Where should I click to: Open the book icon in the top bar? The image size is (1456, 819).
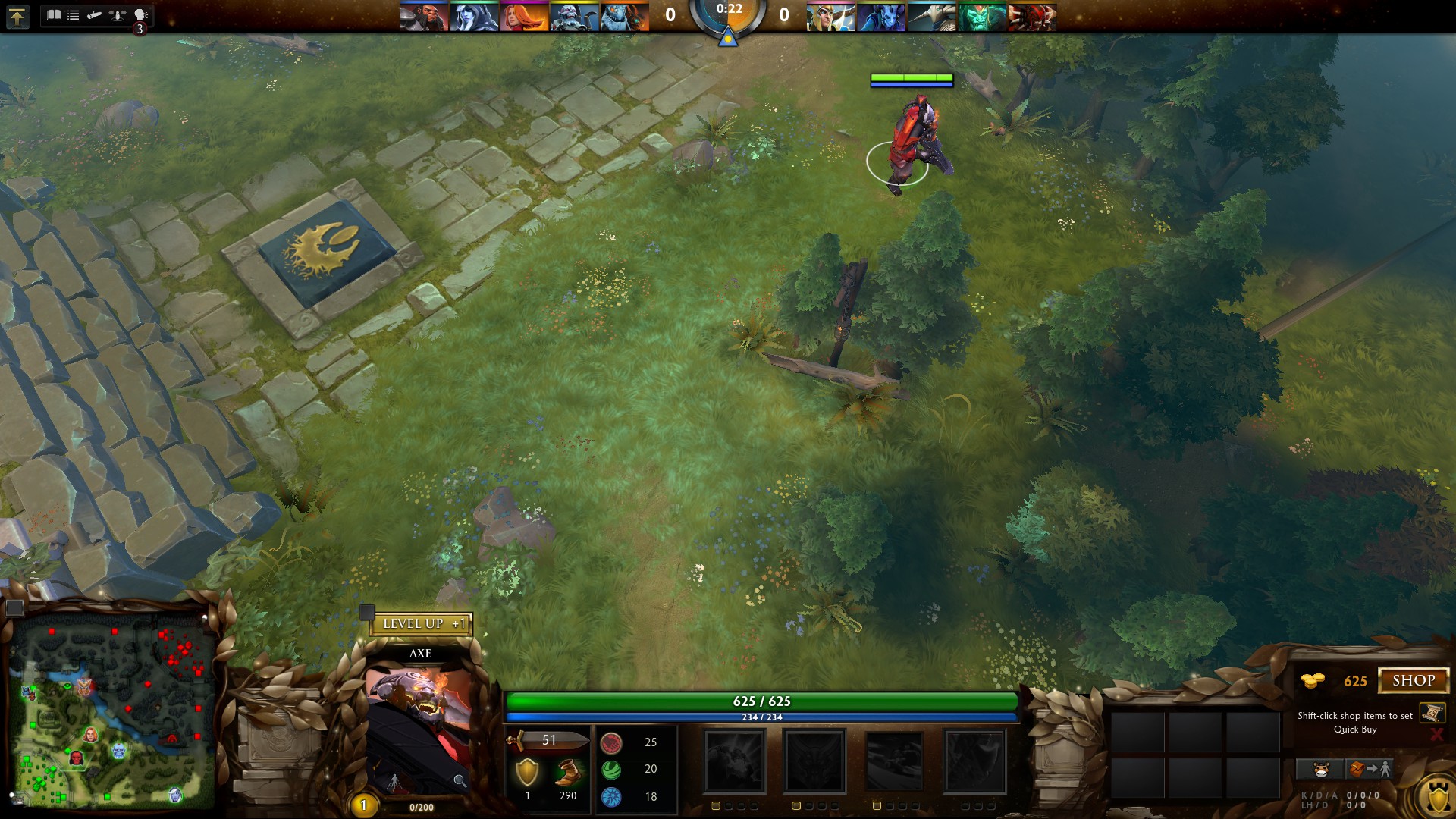(54, 14)
